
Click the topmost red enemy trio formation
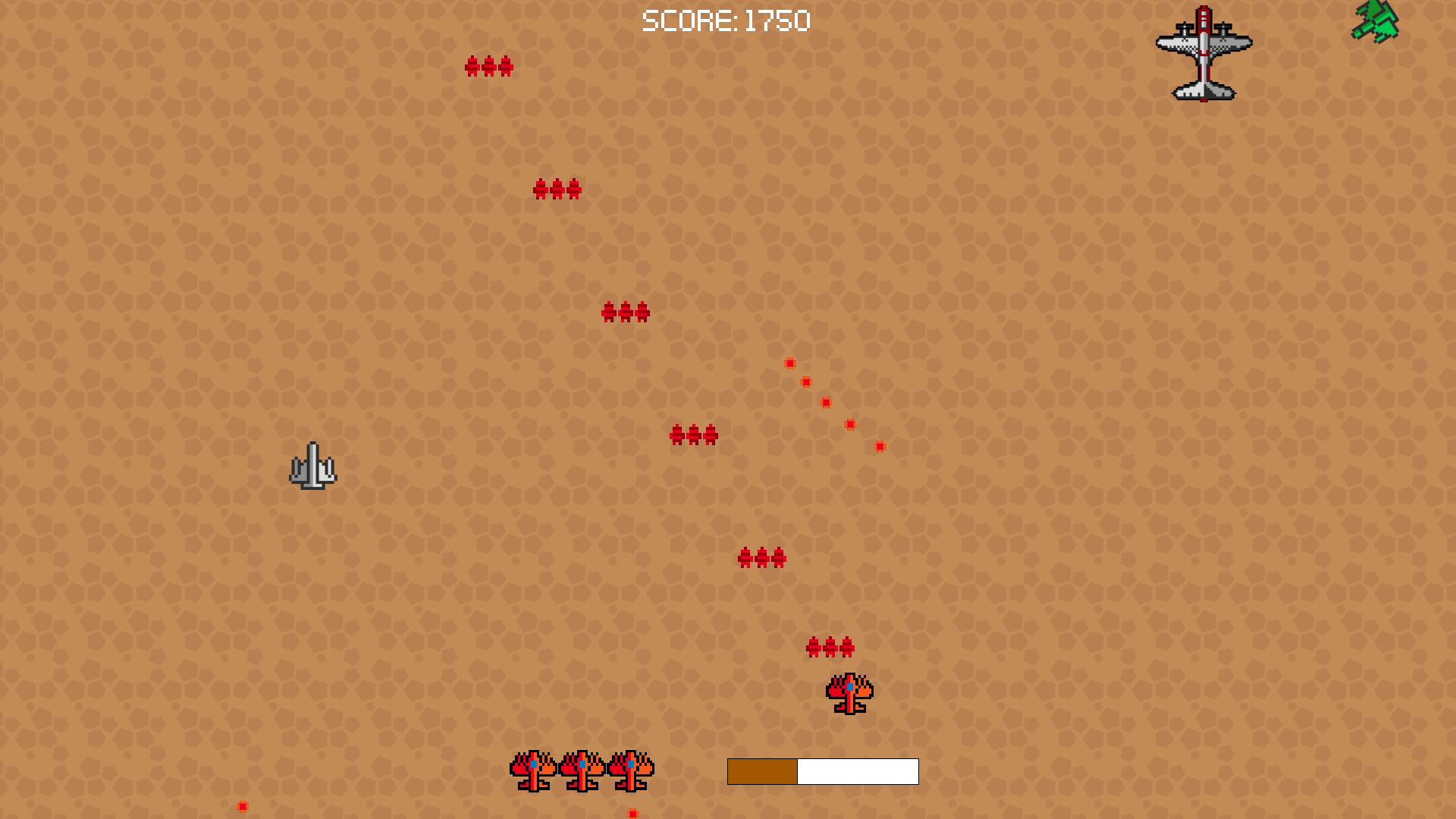pos(488,67)
